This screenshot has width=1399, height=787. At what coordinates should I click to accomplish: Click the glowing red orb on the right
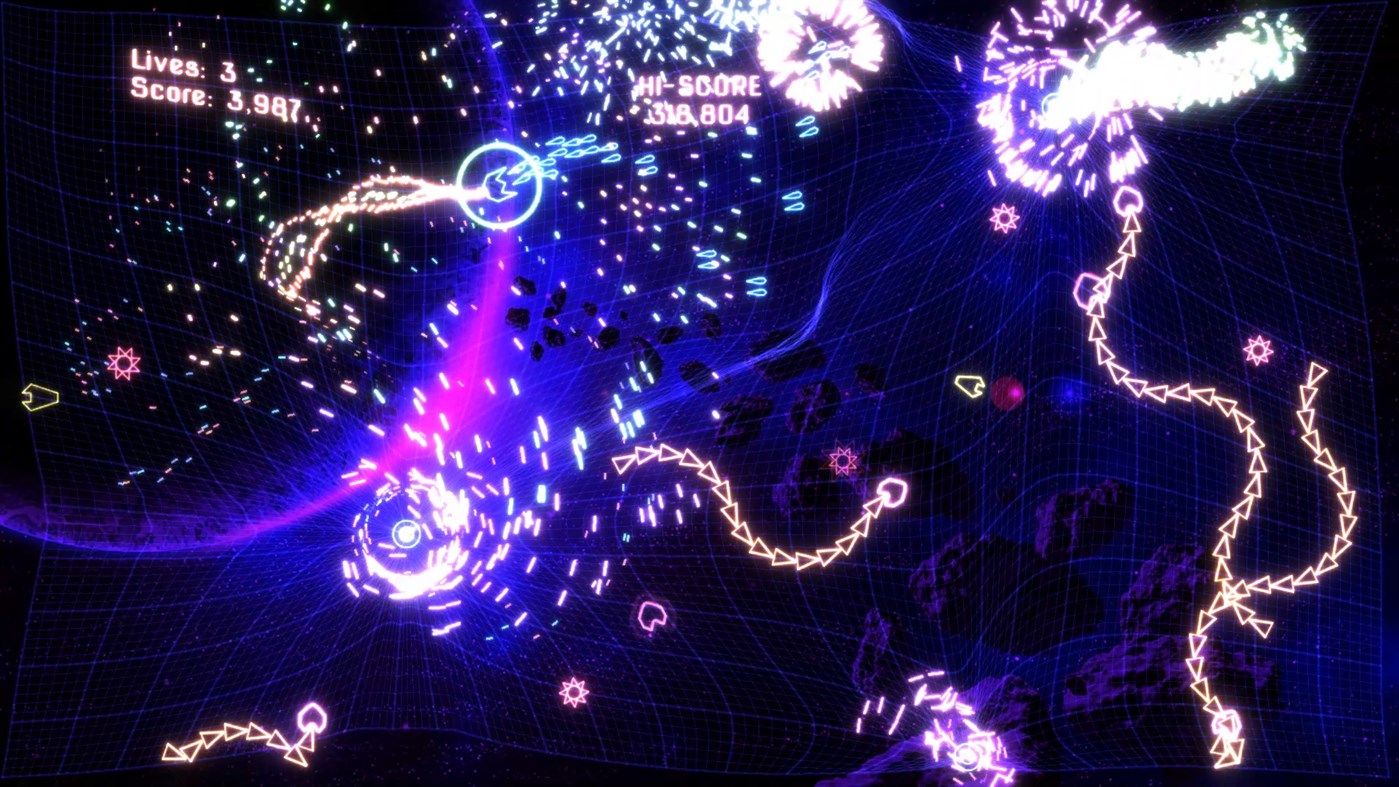(1007, 393)
